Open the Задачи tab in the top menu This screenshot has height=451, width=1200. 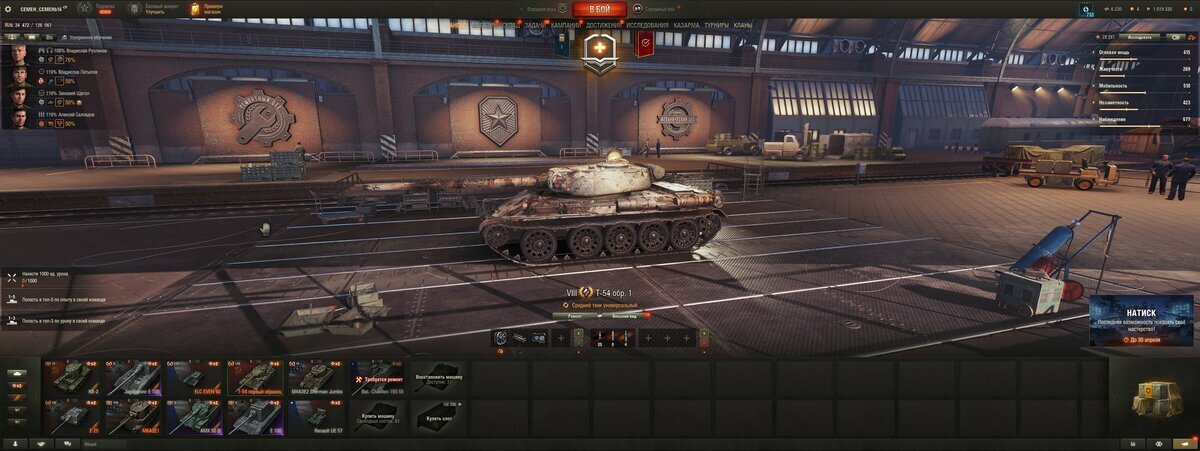534,24
